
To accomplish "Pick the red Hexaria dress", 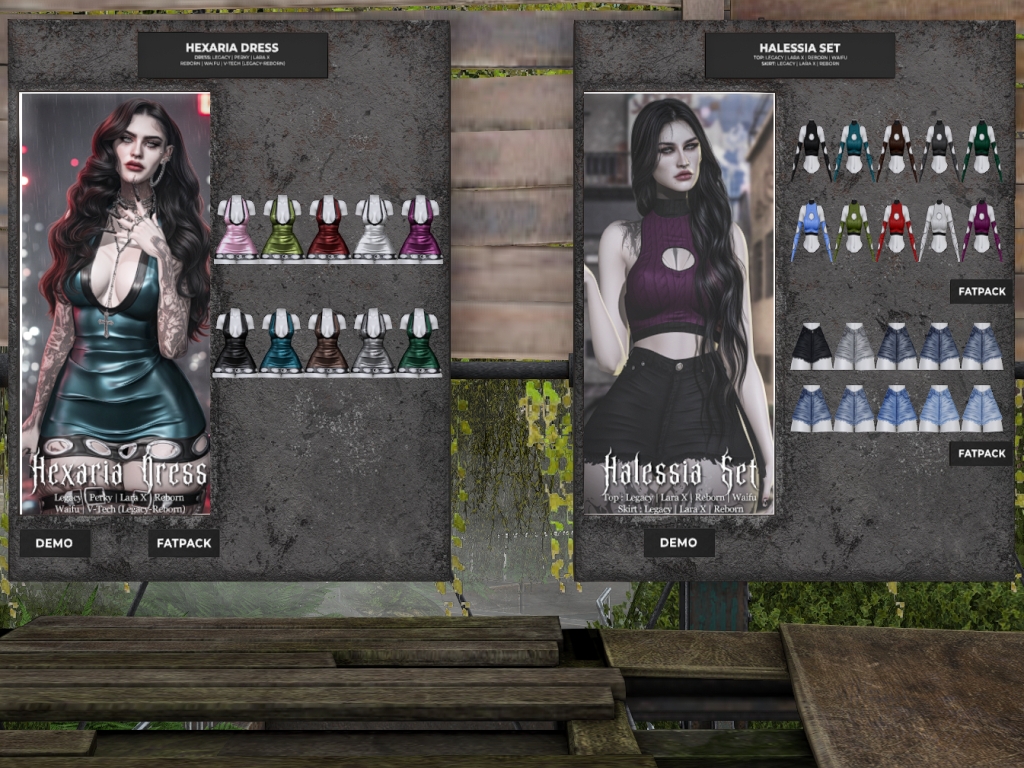I will [328, 227].
